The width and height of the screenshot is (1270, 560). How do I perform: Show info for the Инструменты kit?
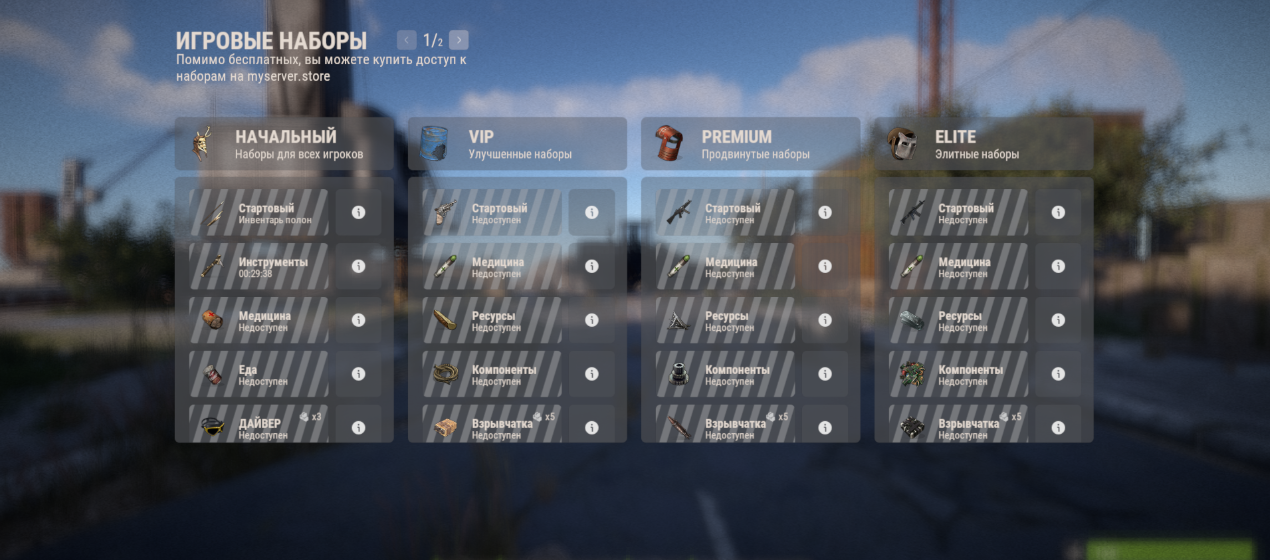click(x=358, y=267)
